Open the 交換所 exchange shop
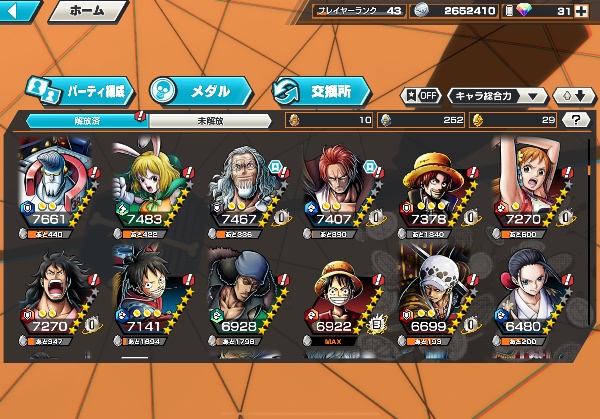Screen dimensions: 600x419 pos(320,90)
